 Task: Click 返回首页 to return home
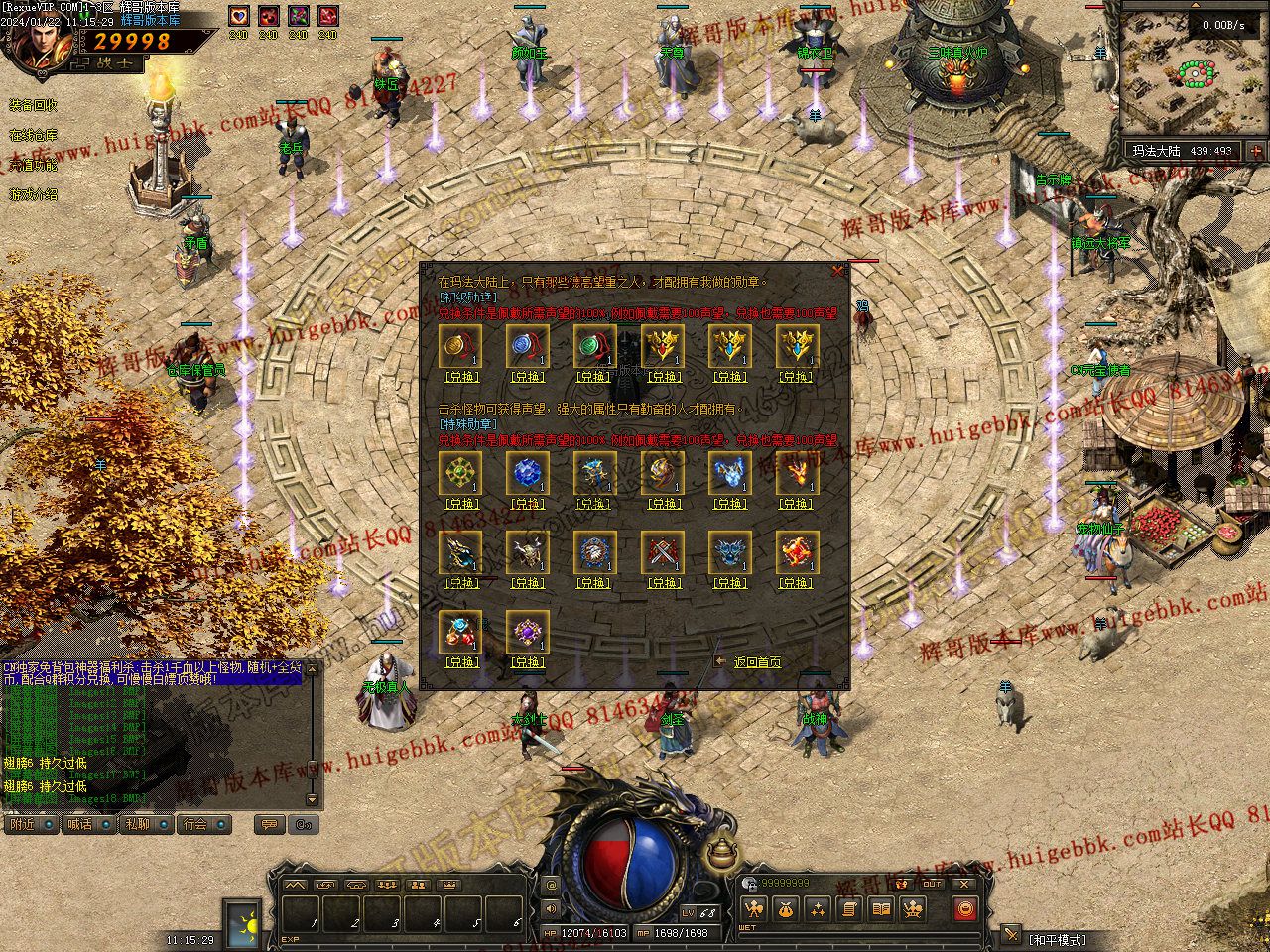point(756,662)
